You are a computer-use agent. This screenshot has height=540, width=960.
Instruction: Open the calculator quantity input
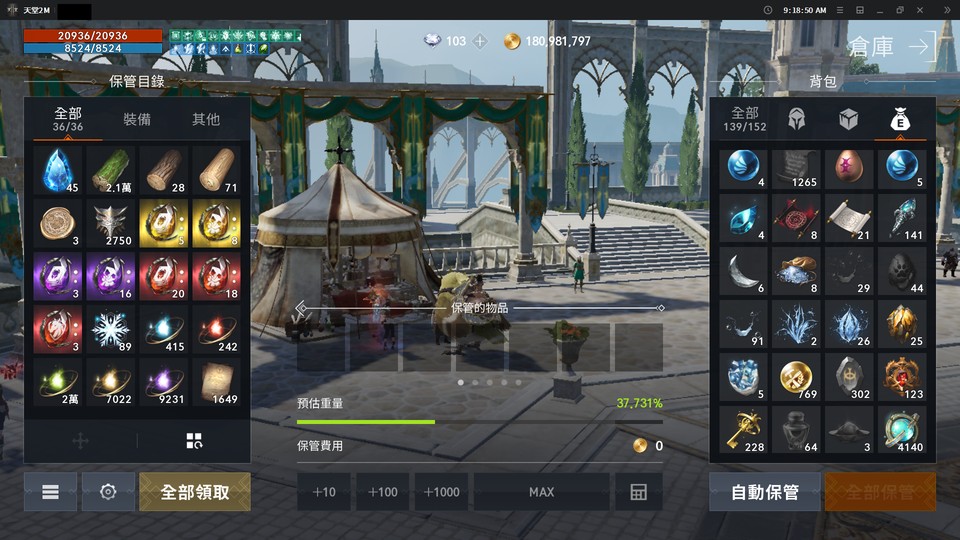coord(638,492)
